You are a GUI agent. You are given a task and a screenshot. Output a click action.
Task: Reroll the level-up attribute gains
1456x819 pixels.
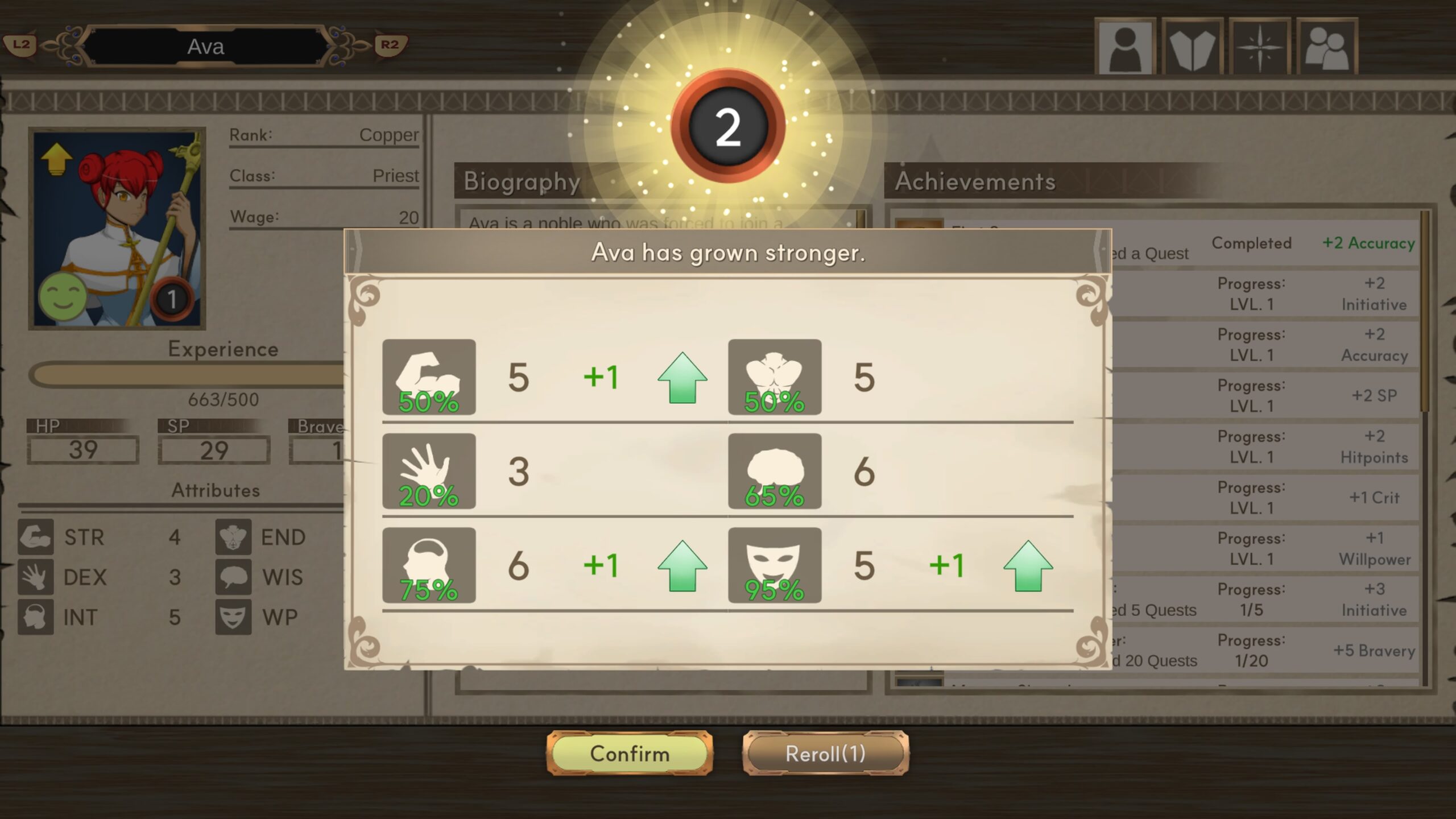[x=825, y=753]
